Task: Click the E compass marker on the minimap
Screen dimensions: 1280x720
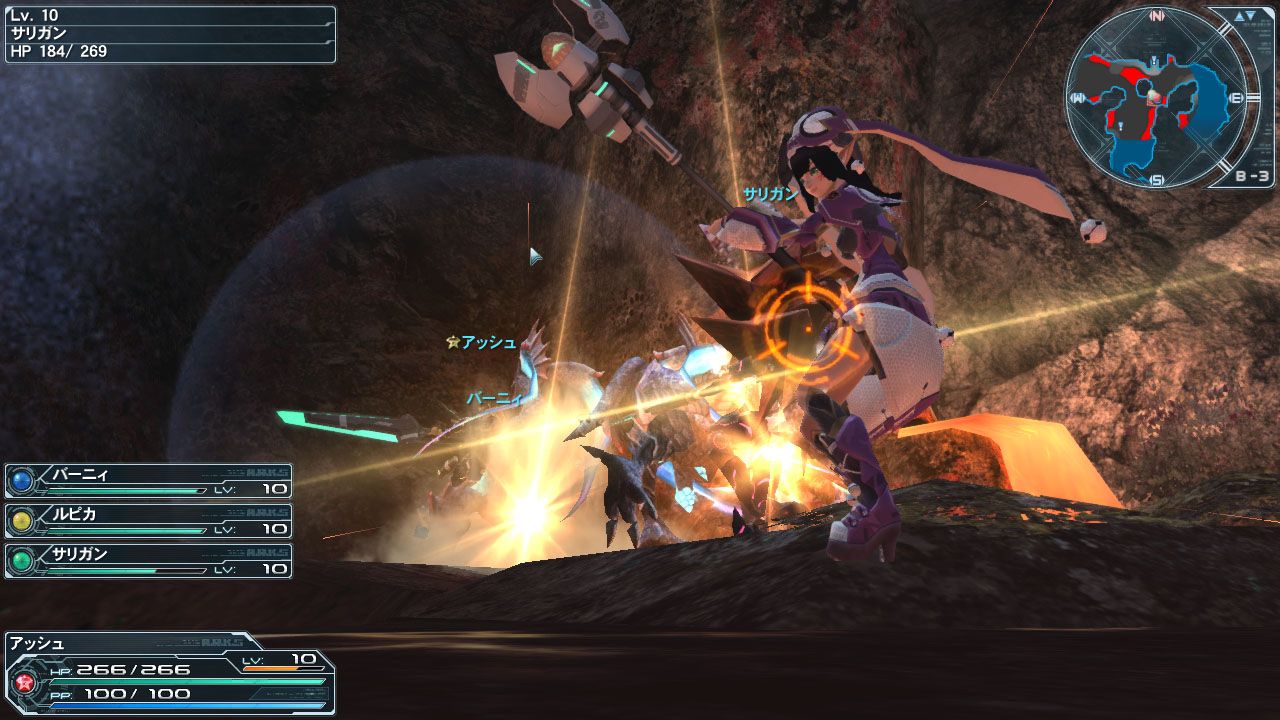Action: click(1235, 97)
